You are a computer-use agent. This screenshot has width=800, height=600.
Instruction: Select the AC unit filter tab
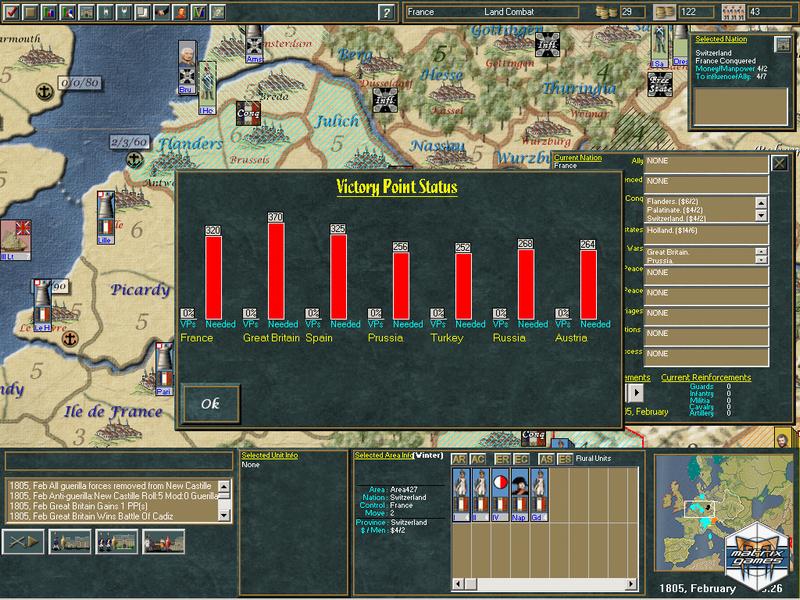pos(478,459)
